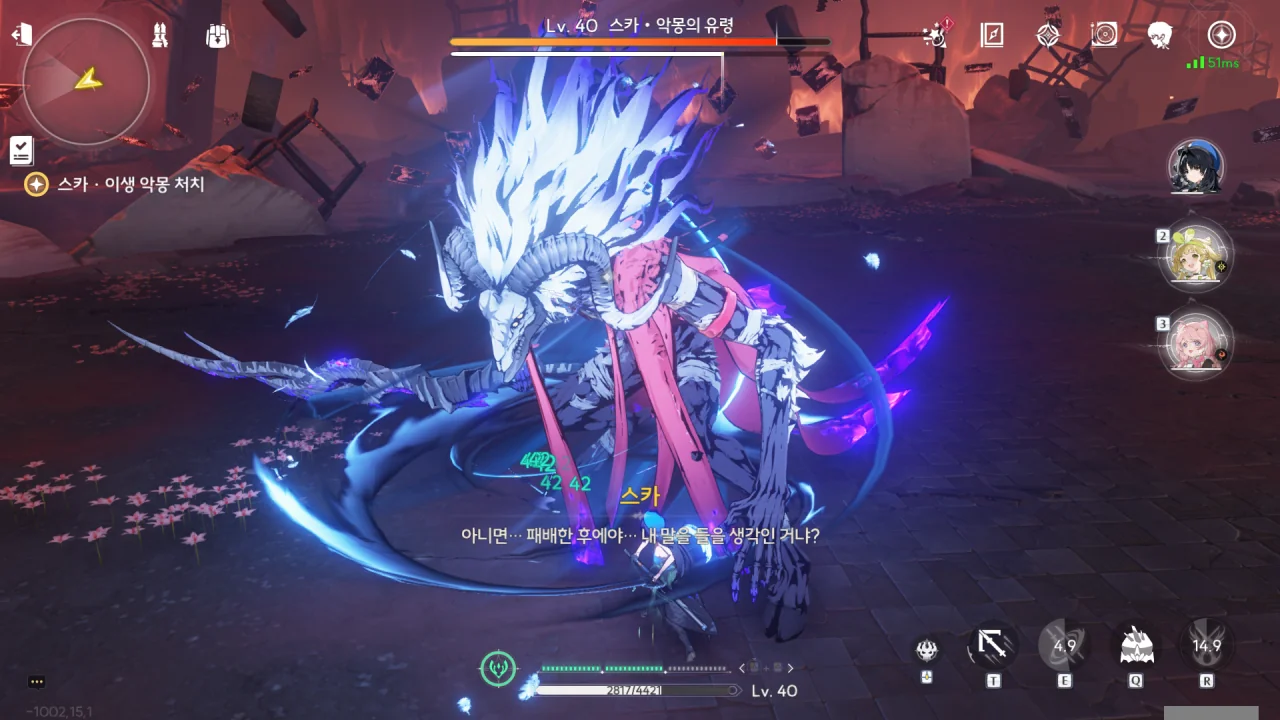Open the team lineup icon with two figures

click(160, 35)
